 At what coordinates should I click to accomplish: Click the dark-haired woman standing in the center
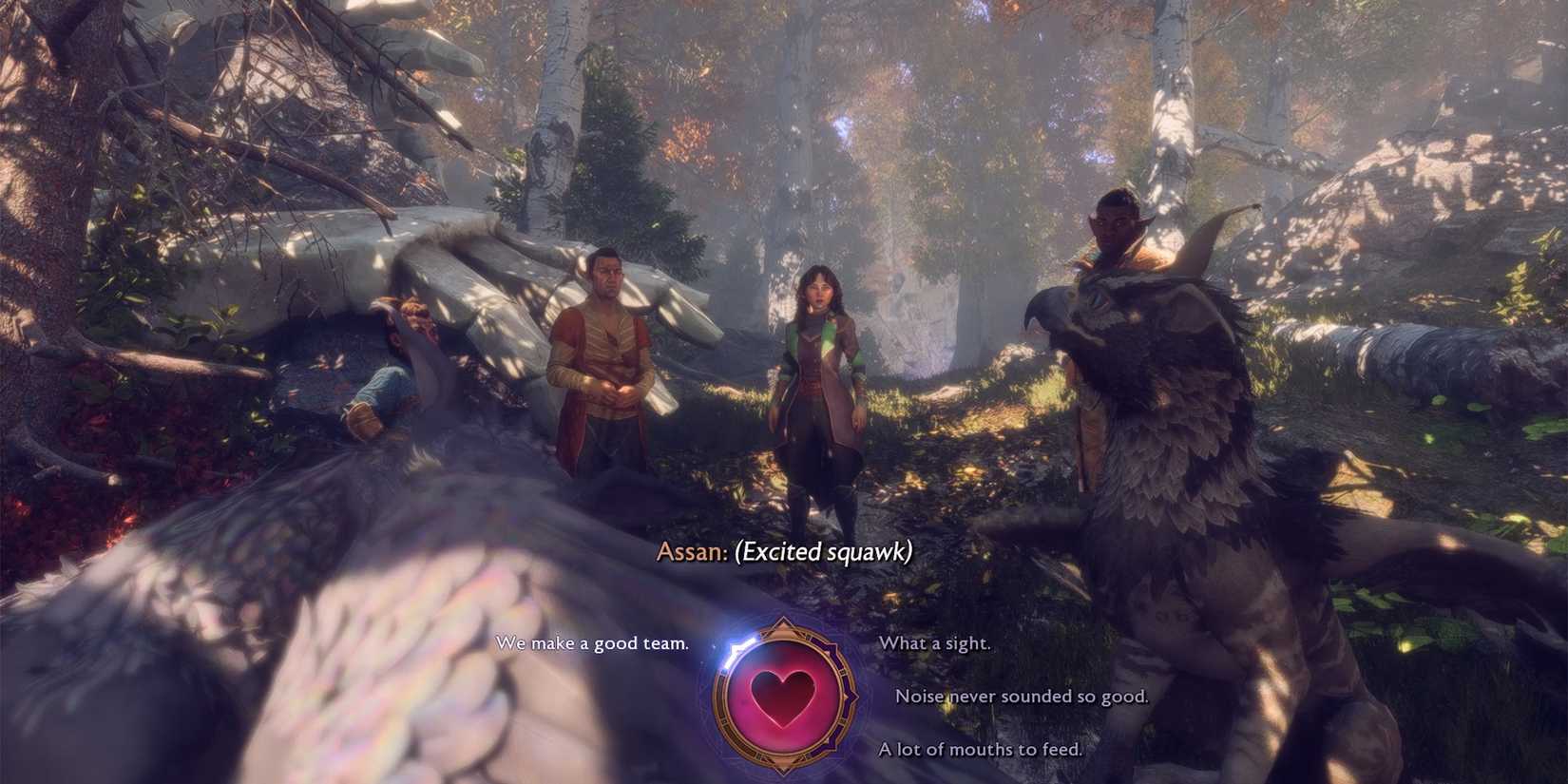click(x=819, y=371)
